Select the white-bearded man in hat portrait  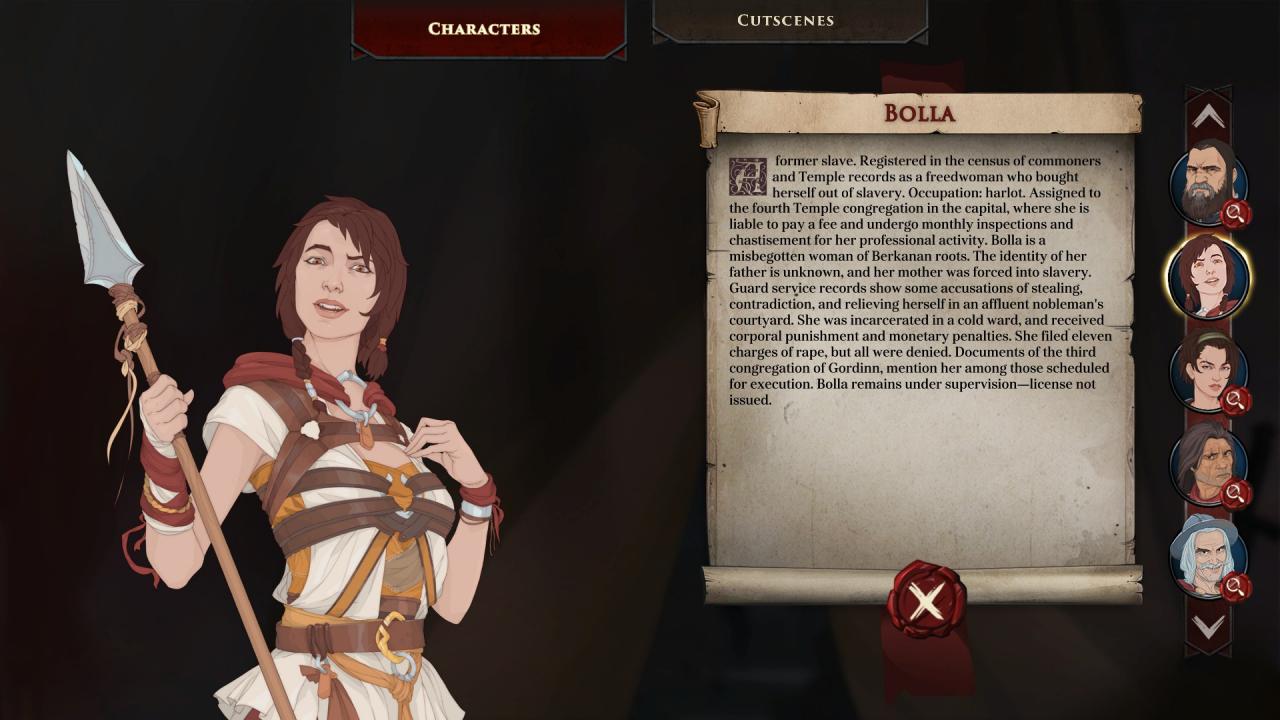pyautogui.click(x=1207, y=555)
